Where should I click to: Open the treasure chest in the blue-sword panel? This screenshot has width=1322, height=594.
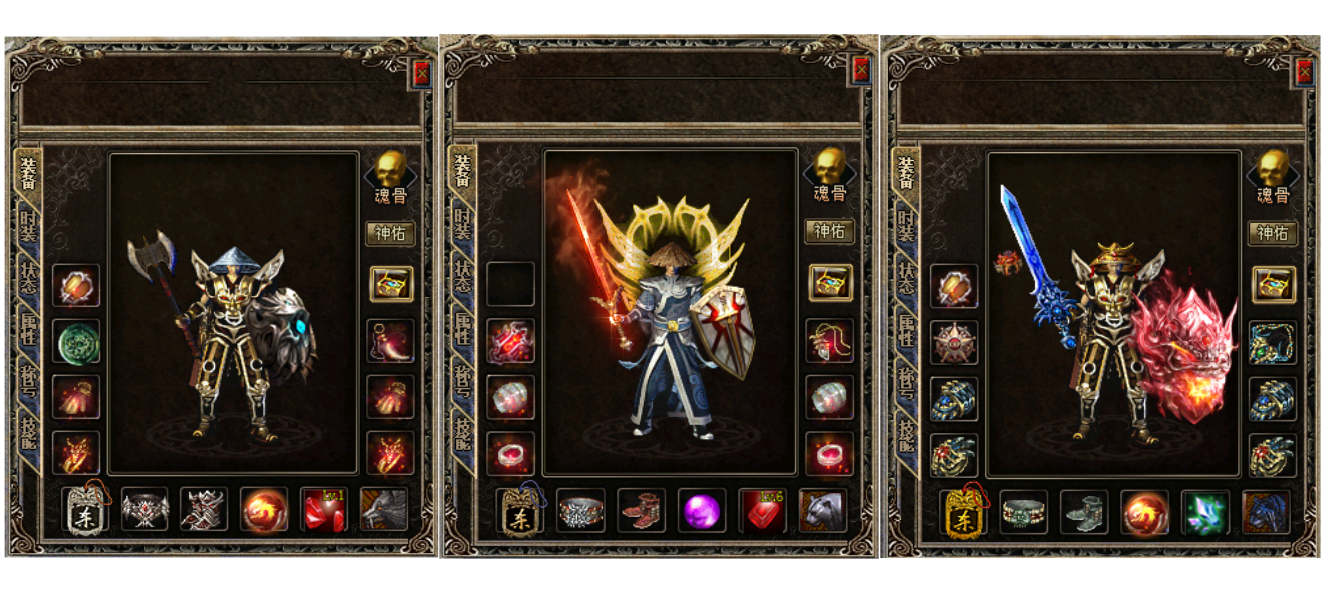point(1273,284)
